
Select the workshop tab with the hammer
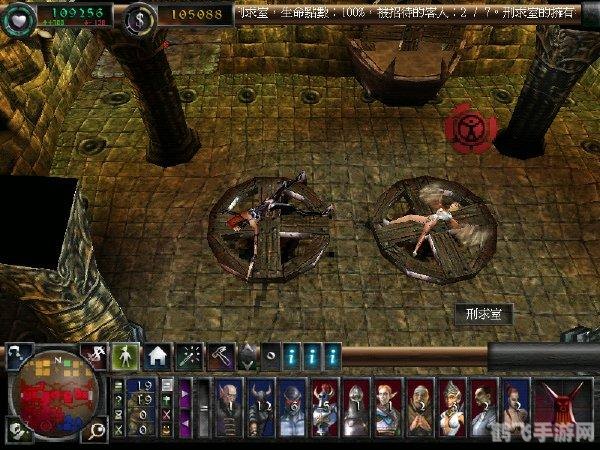[x=218, y=354]
